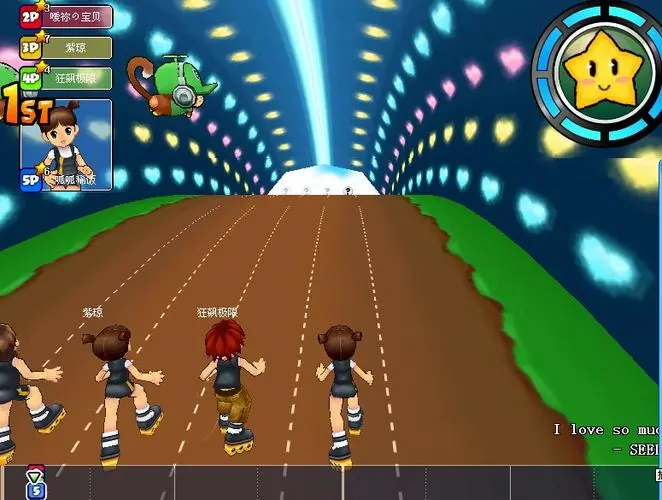
Task: Choose the 4P player row 狂飙极限
Action: (67, 78)
